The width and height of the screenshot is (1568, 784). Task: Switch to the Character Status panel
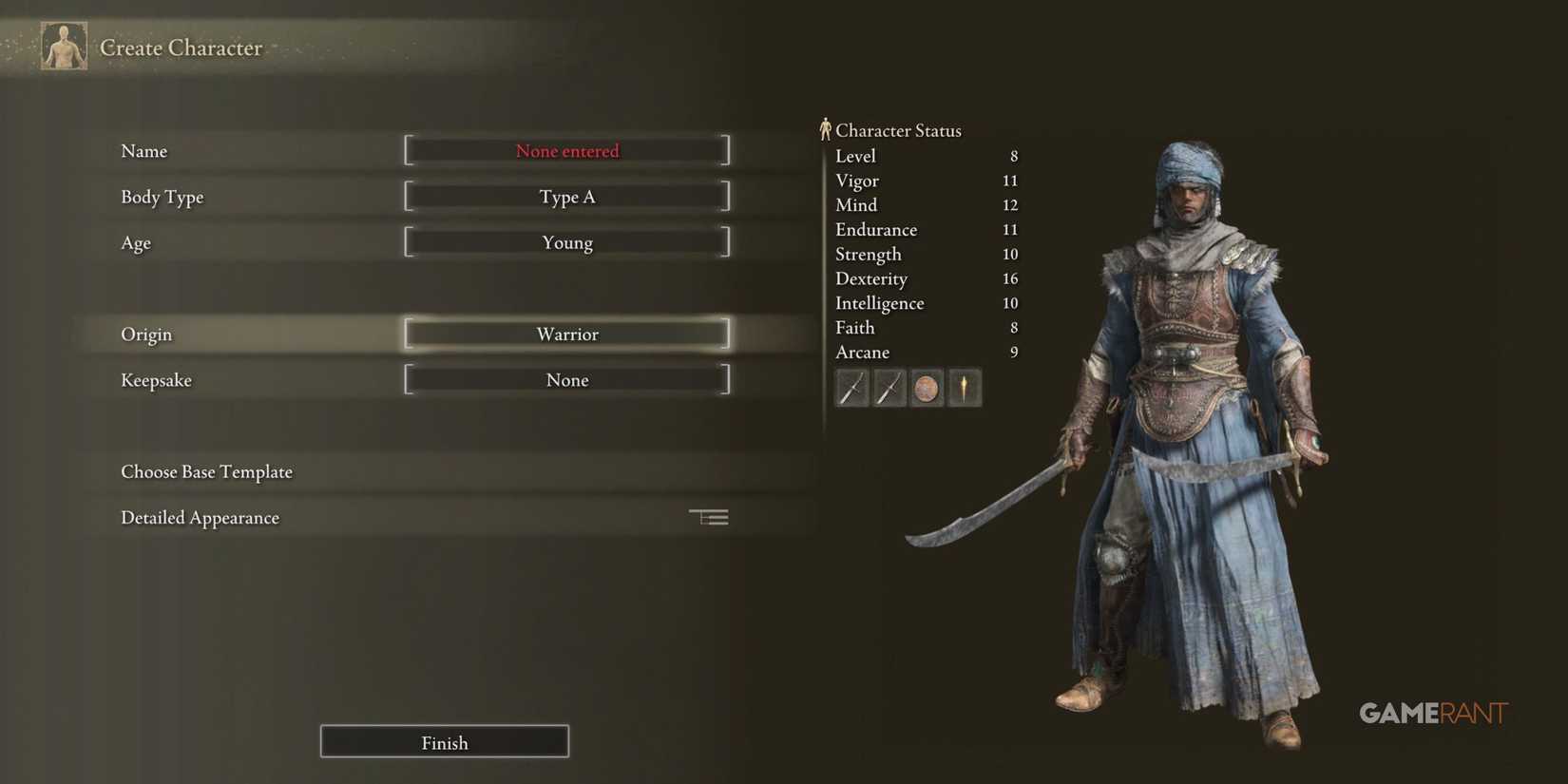(897, 130)
